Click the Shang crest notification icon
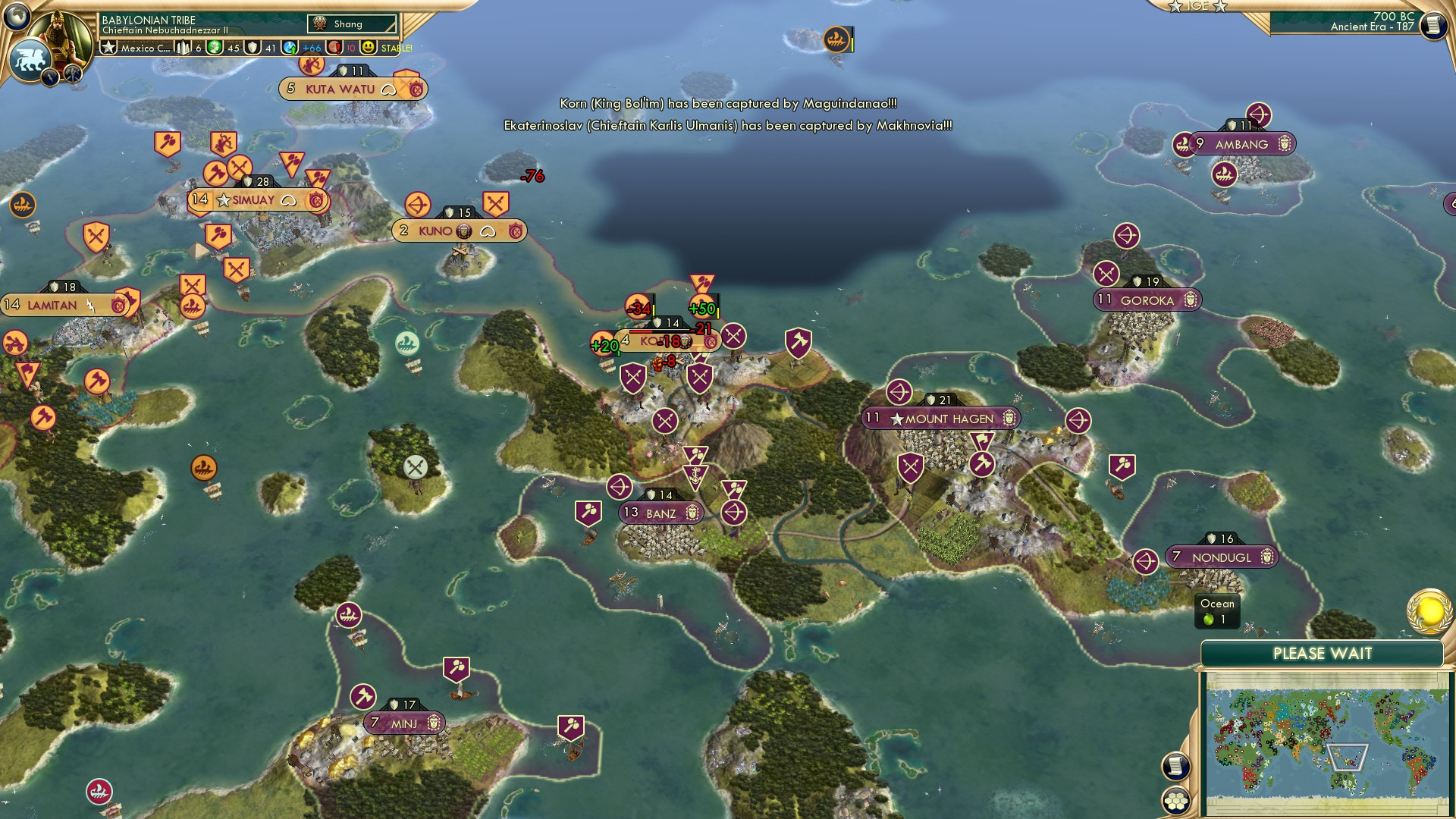 [321, 24]
